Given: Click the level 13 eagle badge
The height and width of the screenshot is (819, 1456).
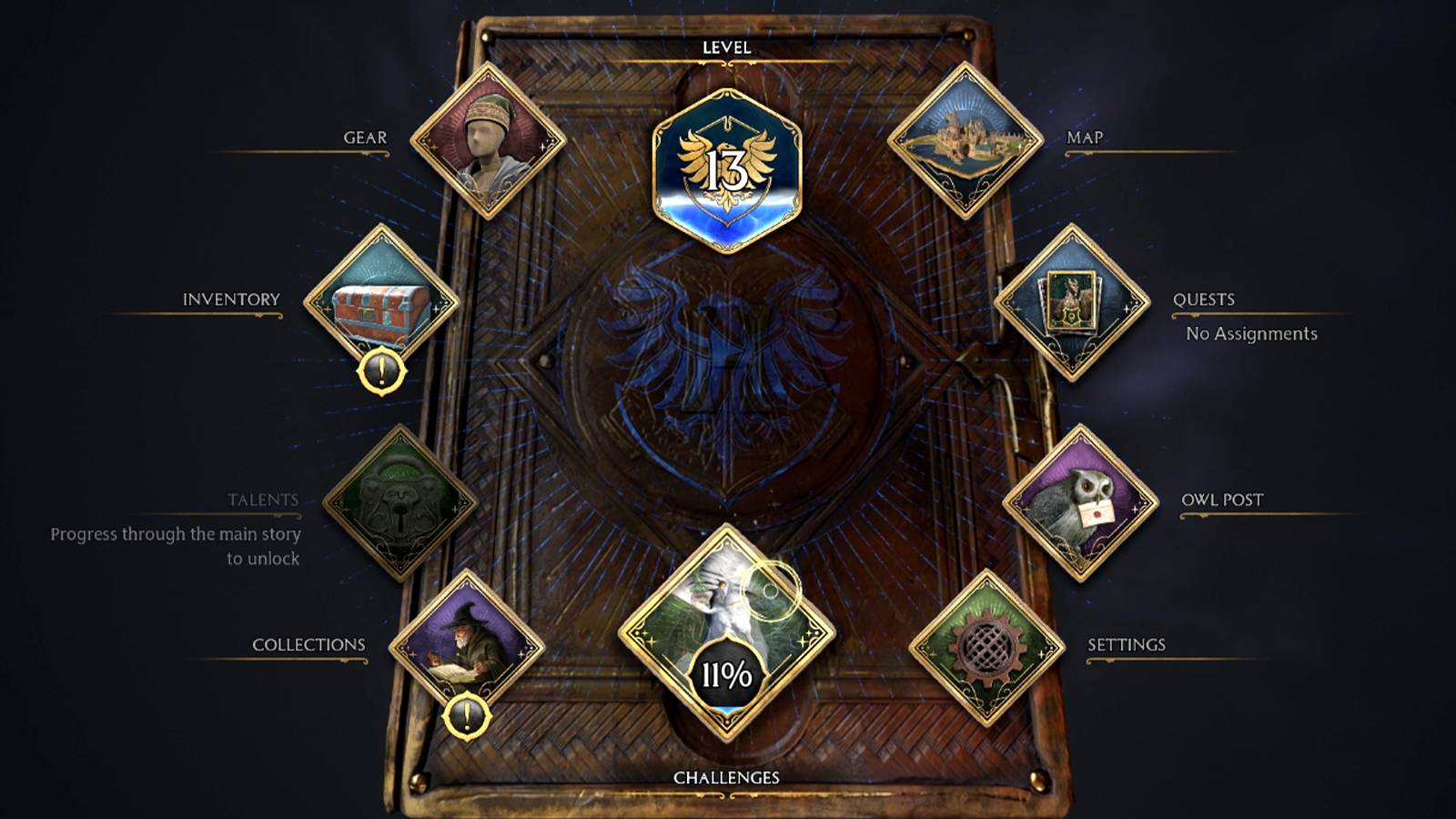Looking at the screenshot, I should tap(726, 162).
